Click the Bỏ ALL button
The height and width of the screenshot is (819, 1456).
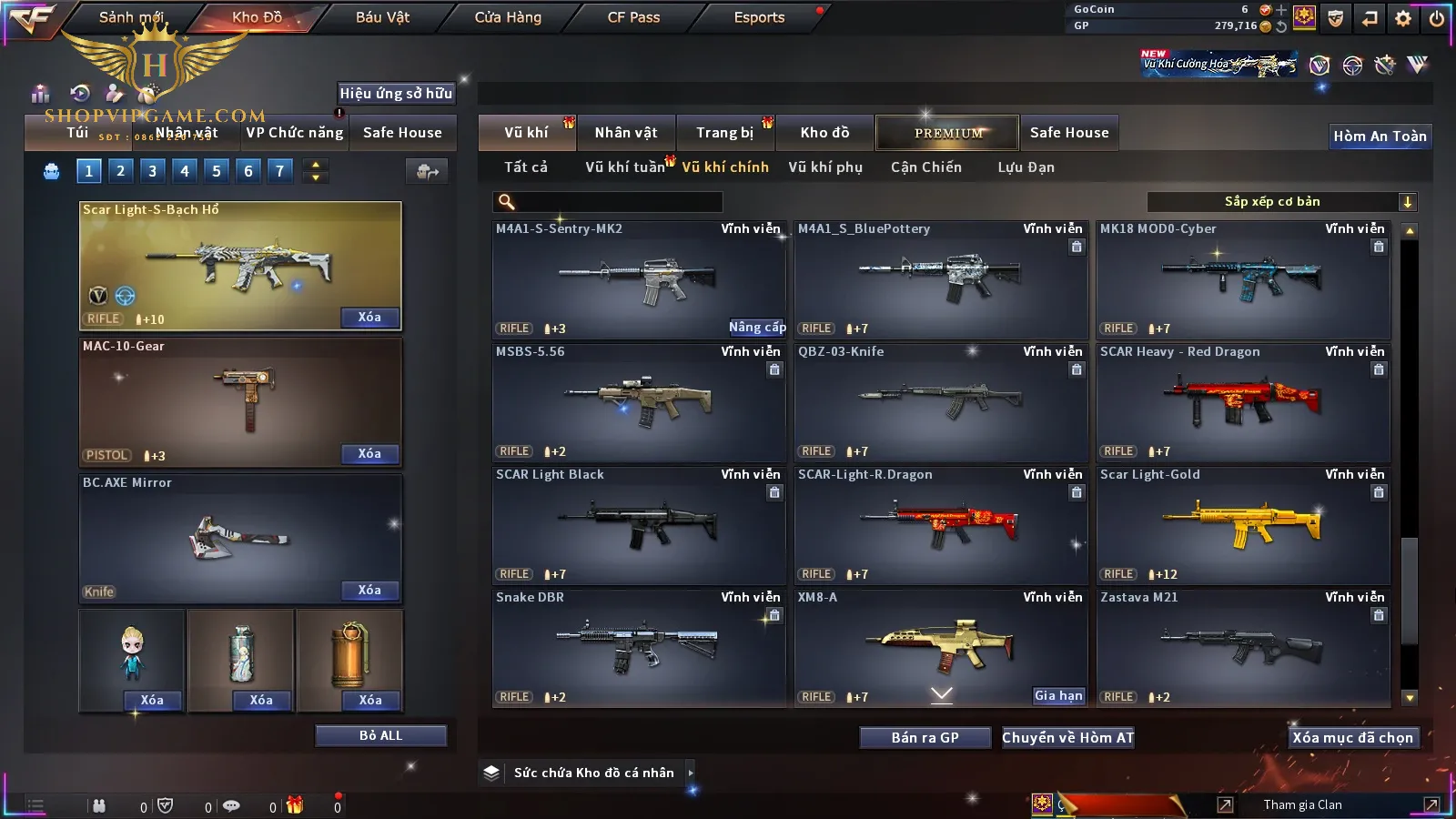(380, 735)
